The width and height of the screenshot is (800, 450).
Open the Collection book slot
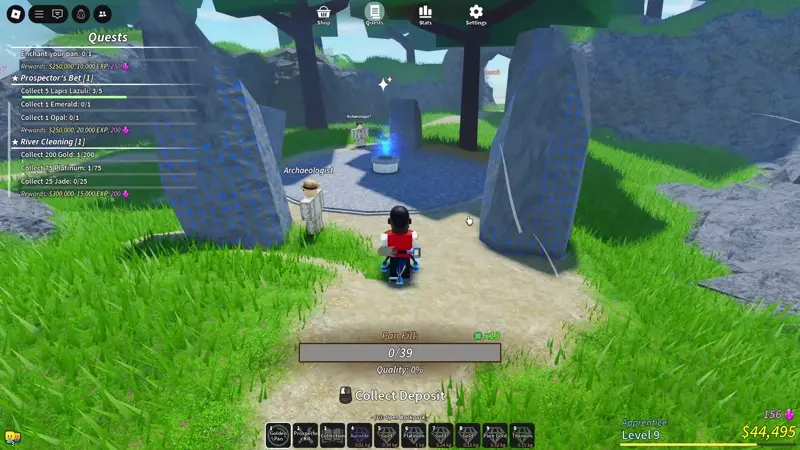(332, 435)
